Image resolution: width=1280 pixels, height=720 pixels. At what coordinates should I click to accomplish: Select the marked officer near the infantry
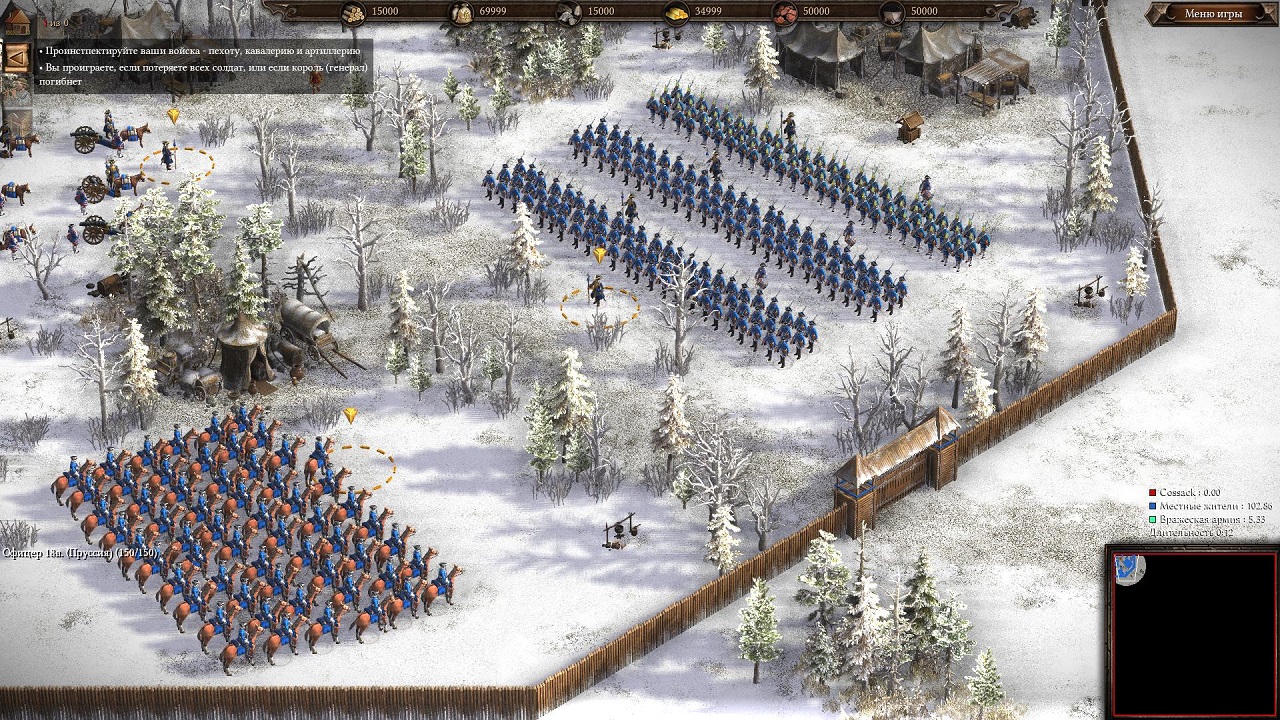[598, 291]
